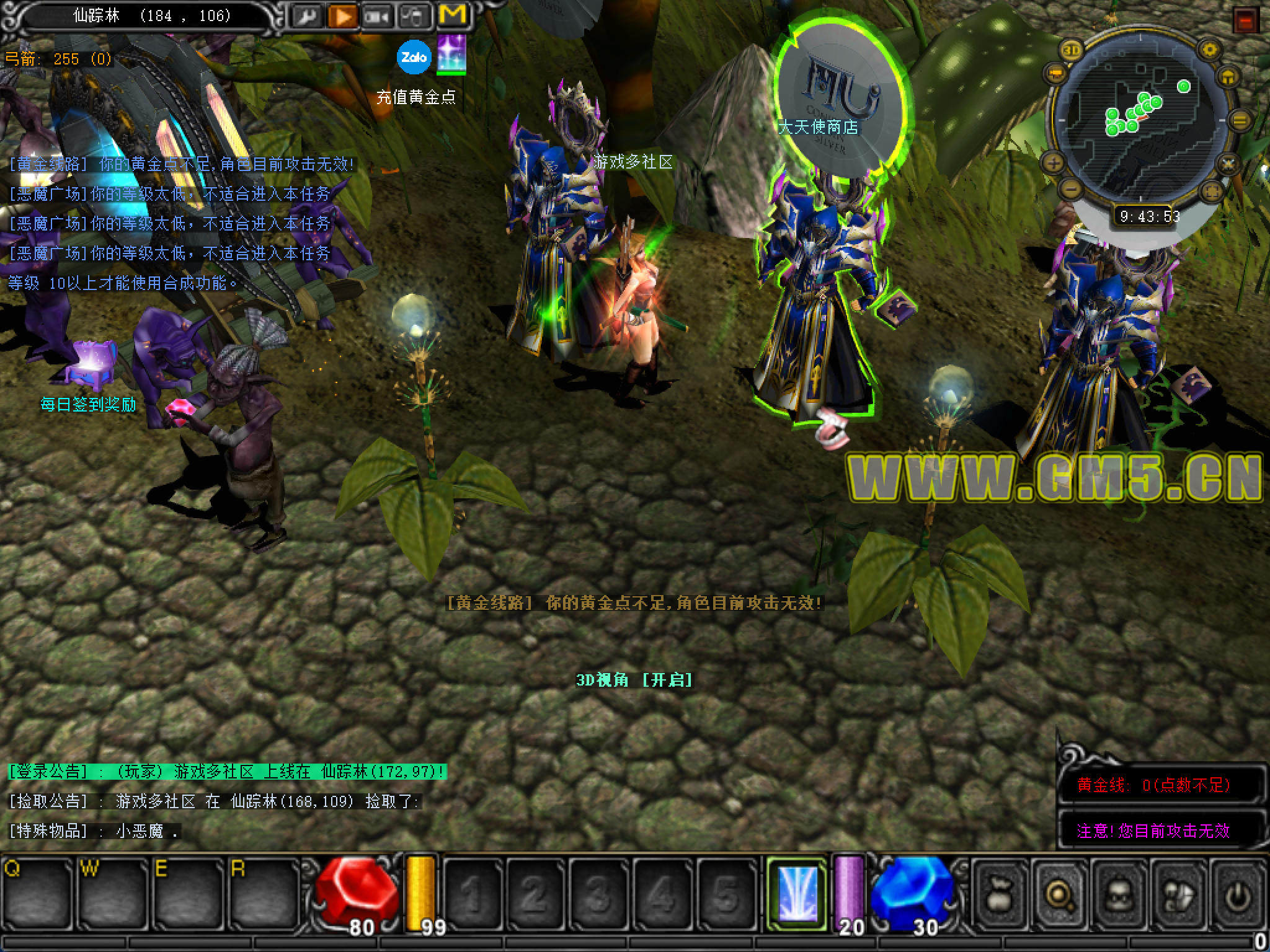Click the minimap's three-lines menu button
This screenshot has width=1270, height=952.
[x=1240, y=121]
